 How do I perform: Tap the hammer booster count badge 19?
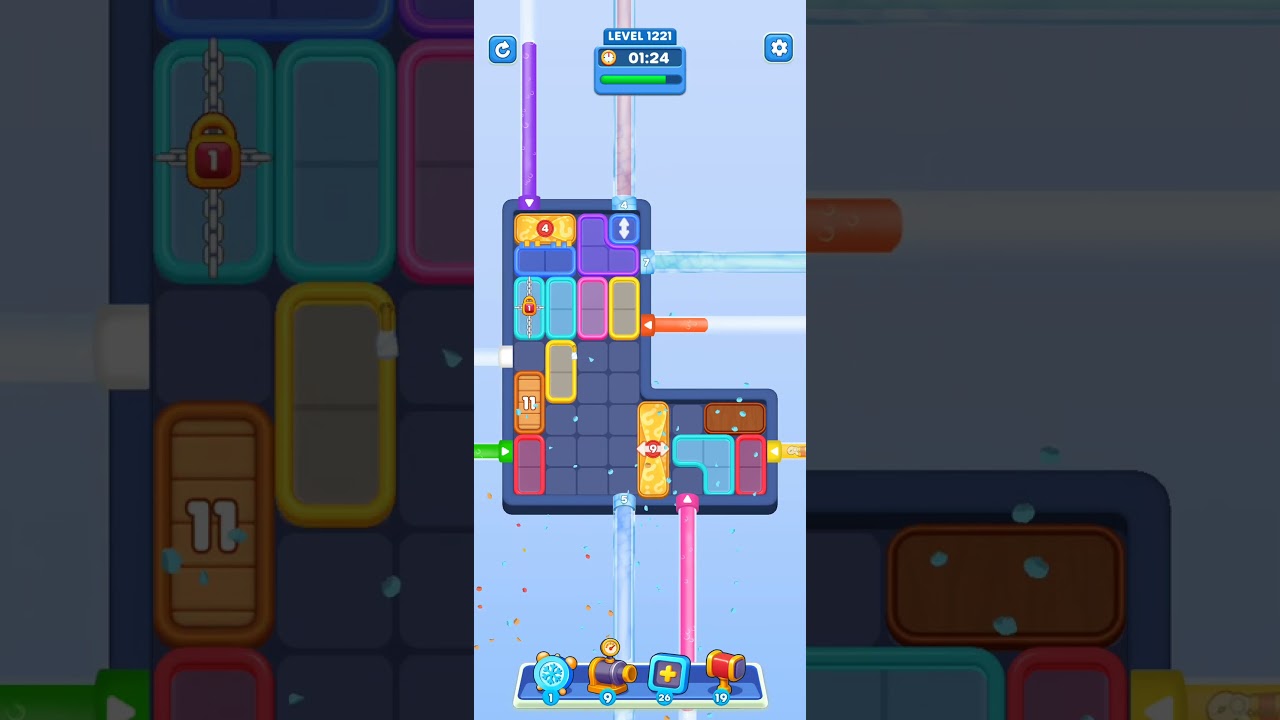coord(721,699)
